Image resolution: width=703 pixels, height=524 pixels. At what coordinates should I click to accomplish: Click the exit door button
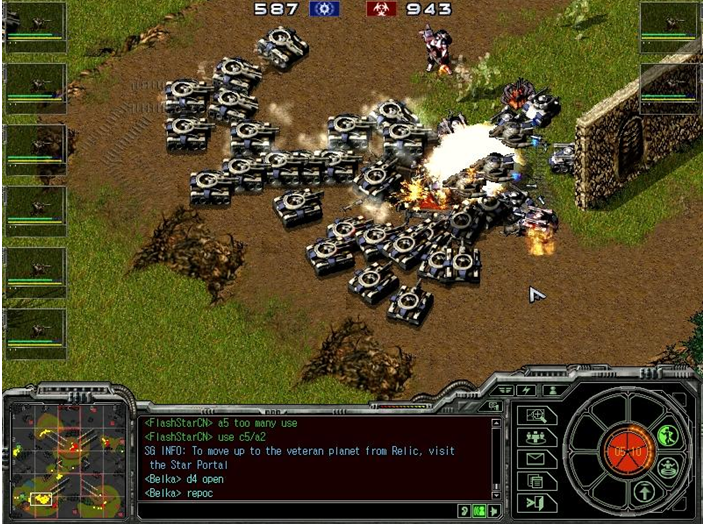(x=536, y=502)
